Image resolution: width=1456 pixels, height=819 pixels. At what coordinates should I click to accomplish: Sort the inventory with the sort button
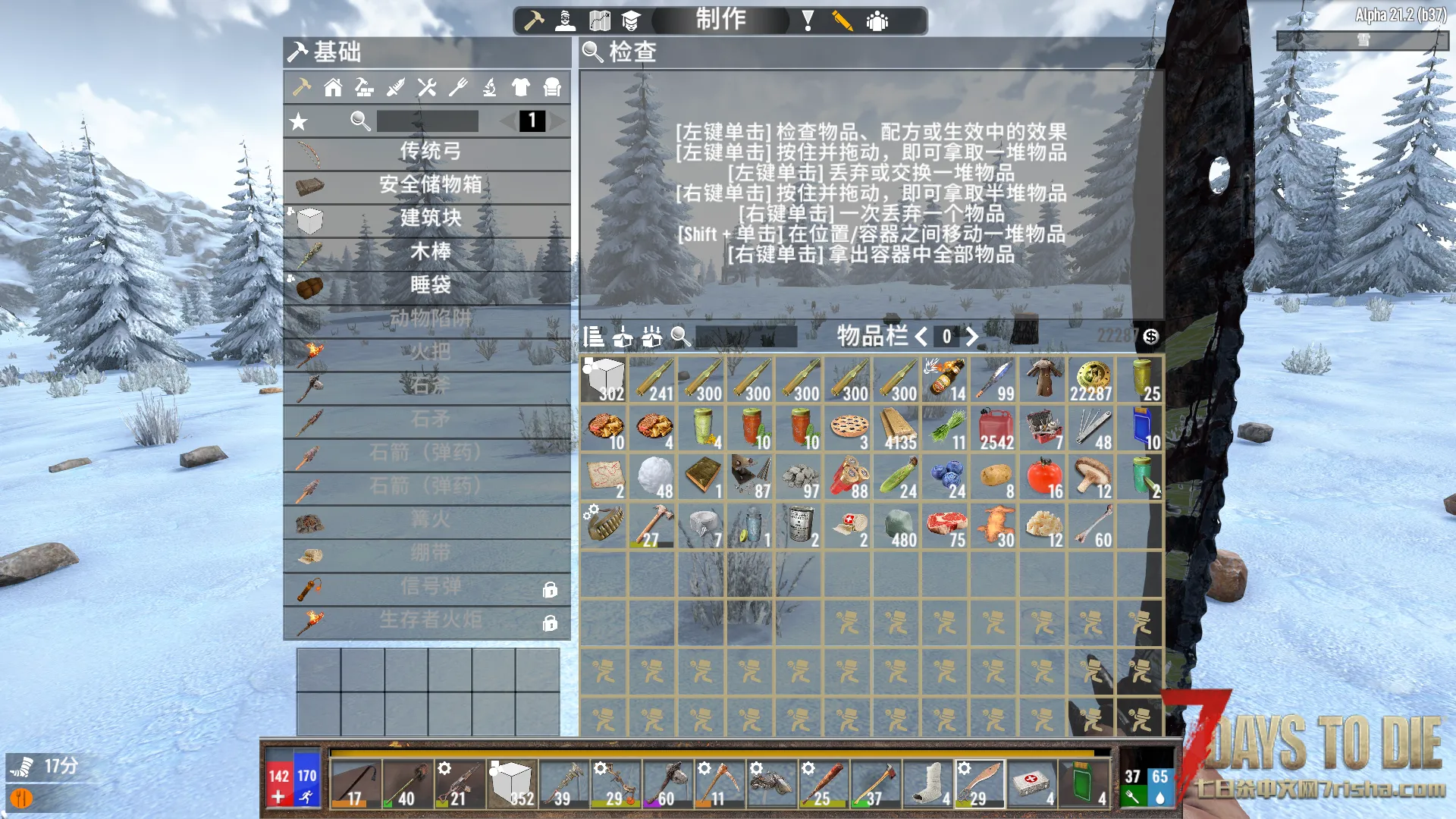[x=594, y=337]
